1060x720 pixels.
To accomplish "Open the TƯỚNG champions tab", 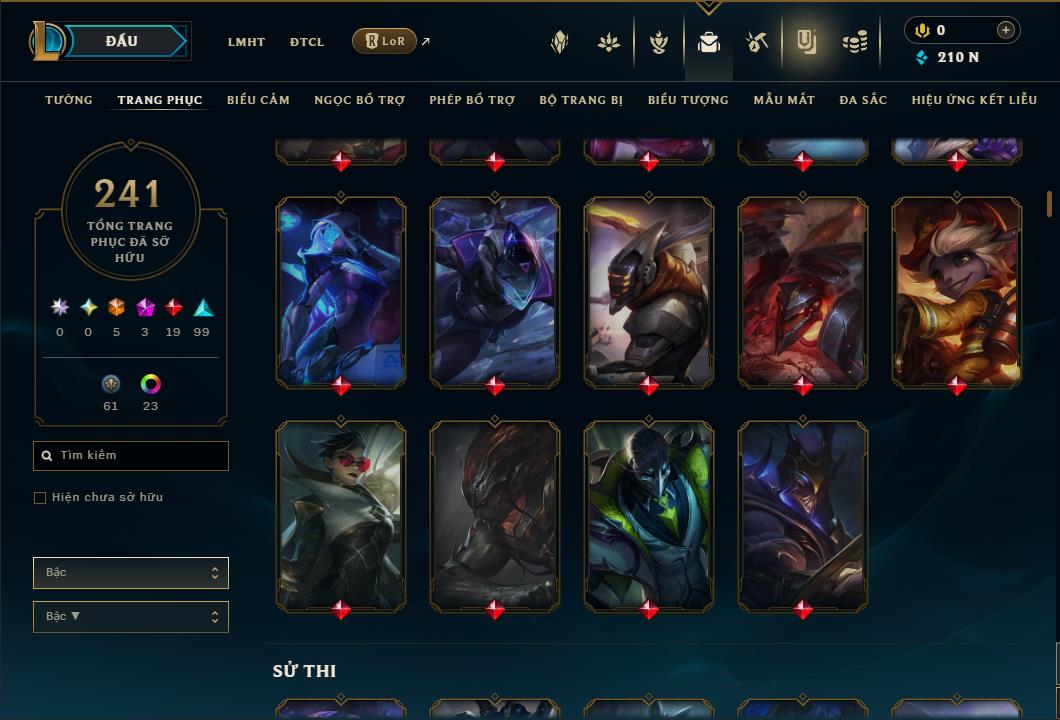I will (x=69, y=100).
